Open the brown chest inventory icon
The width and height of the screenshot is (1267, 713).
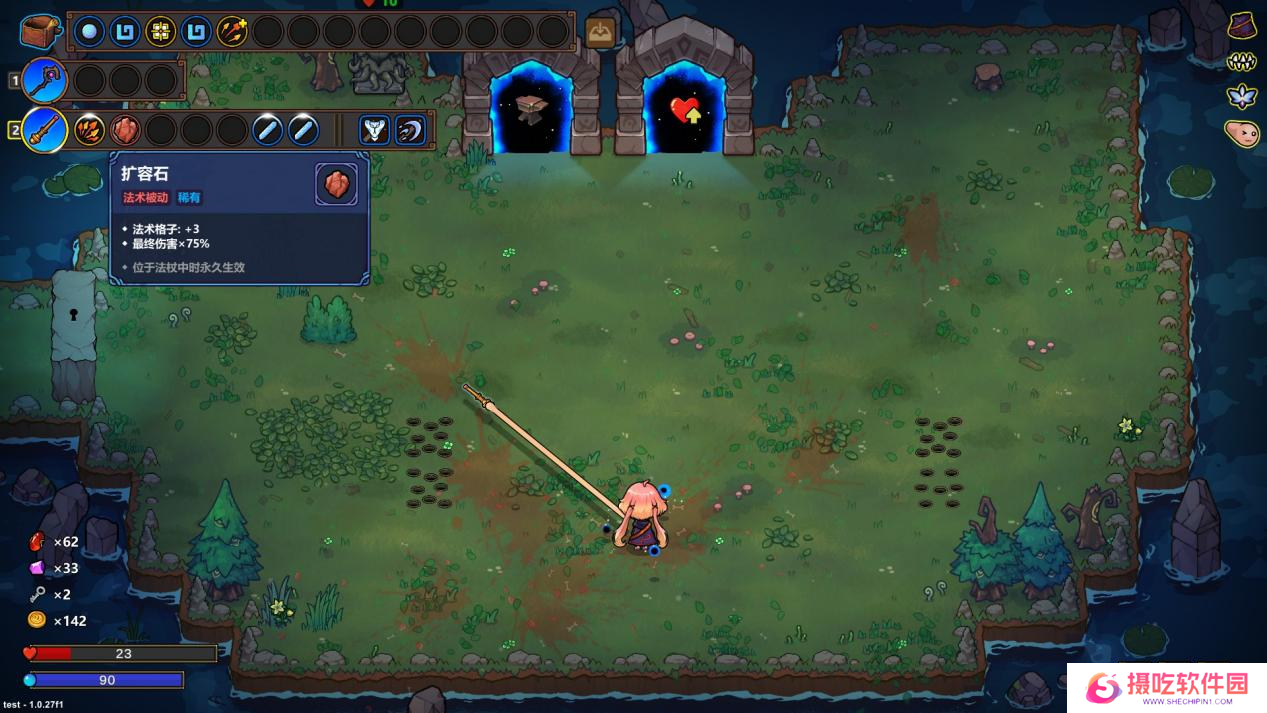(40, 31)
